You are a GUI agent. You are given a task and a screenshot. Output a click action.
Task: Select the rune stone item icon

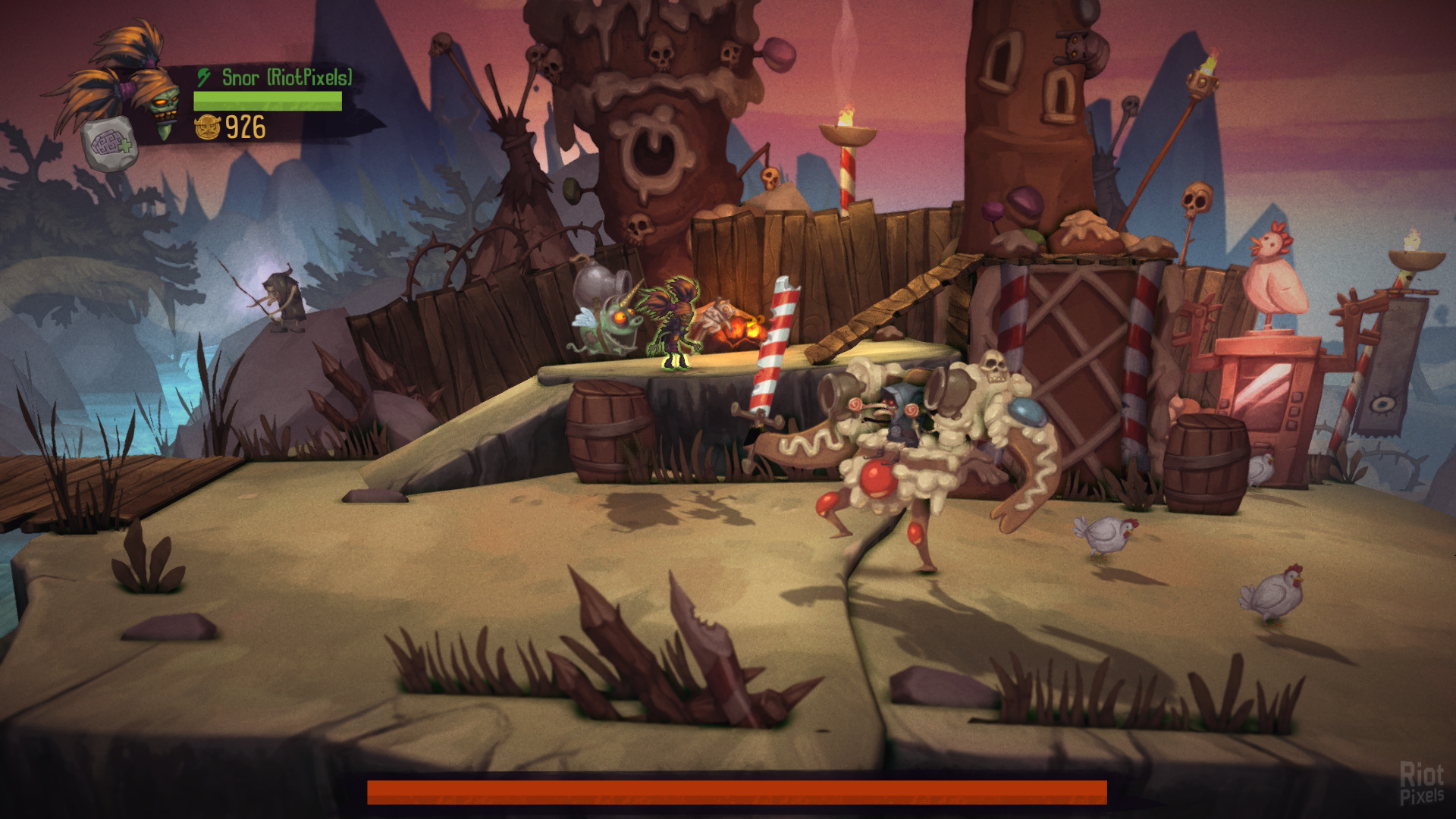click(x=110, y=144)
